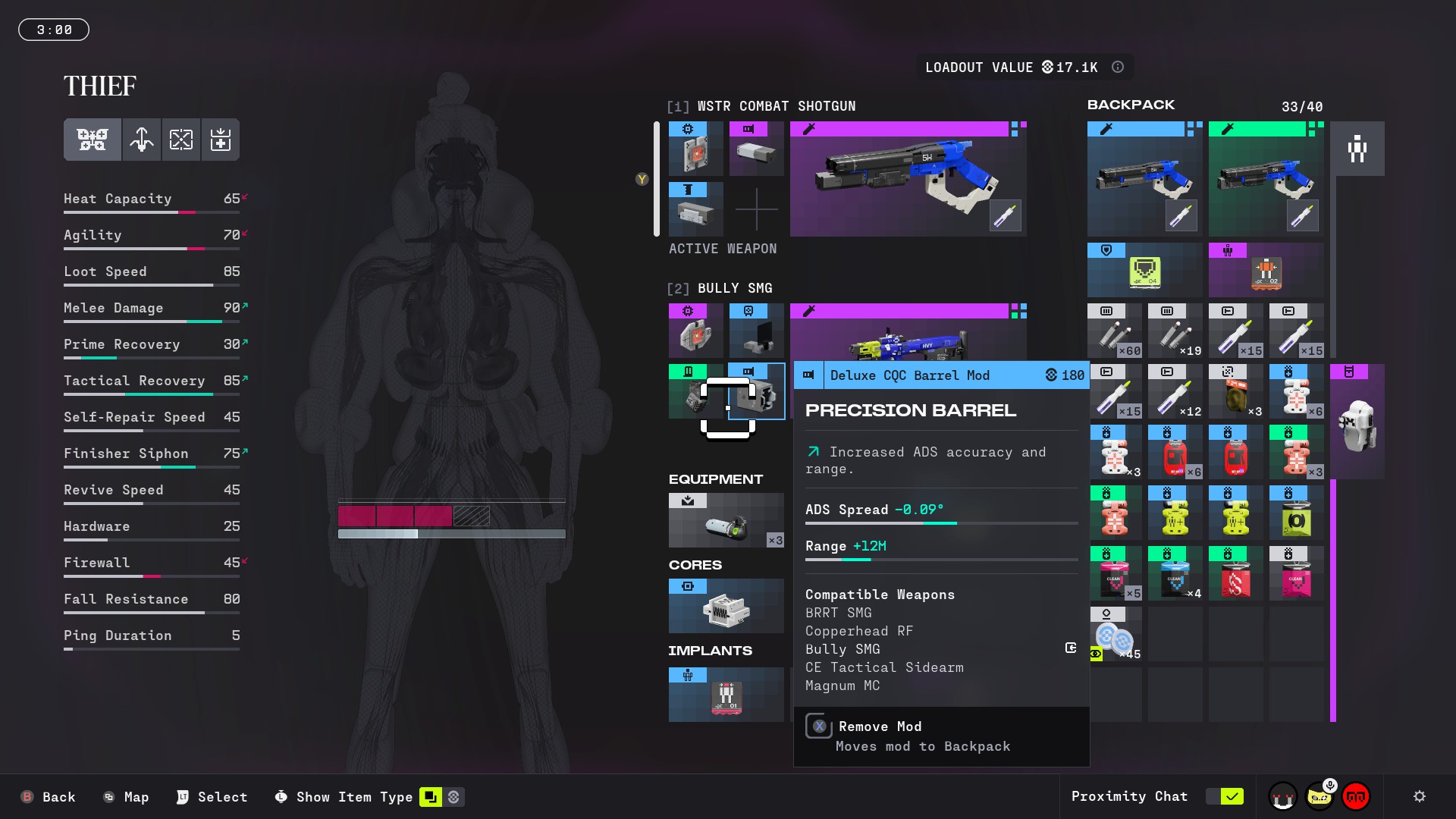Select the red dollar-sign pouch

tap(1235, 574)
